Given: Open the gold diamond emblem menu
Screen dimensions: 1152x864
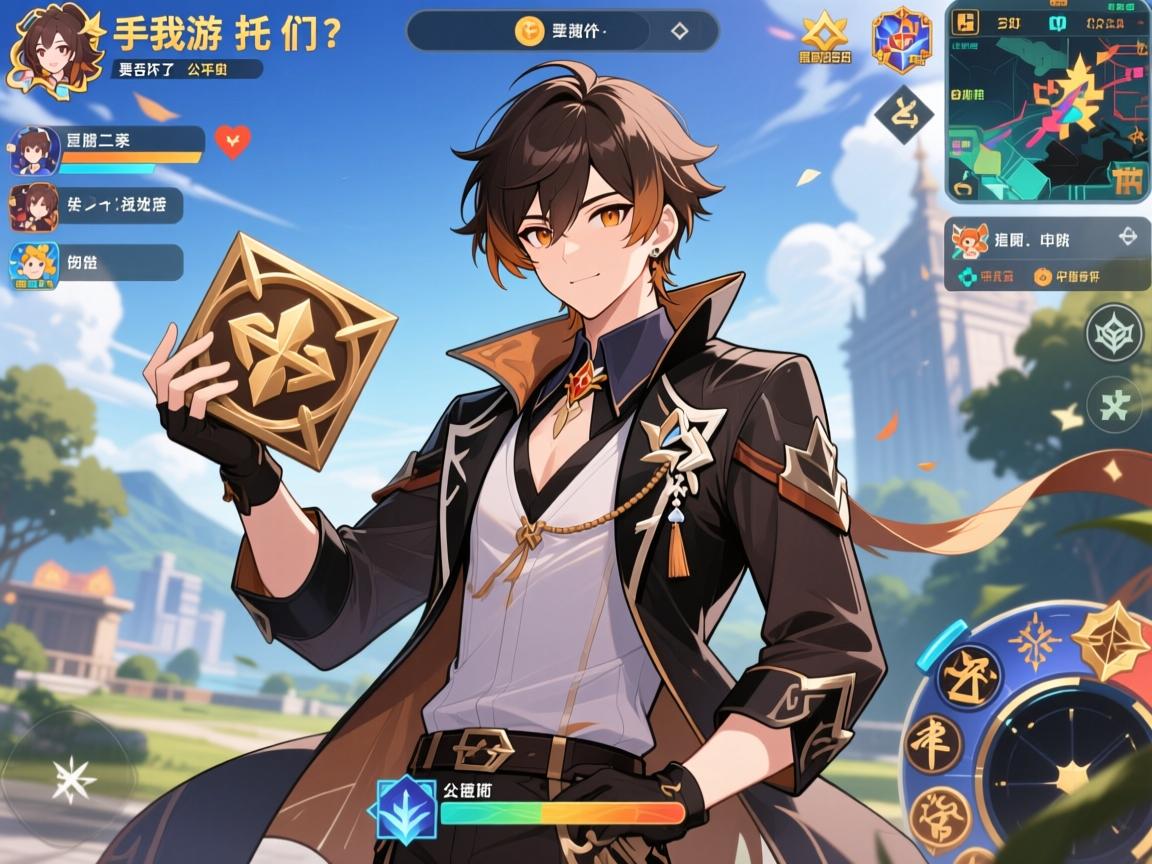Looking at the screenshot, I should click(825, 37).
